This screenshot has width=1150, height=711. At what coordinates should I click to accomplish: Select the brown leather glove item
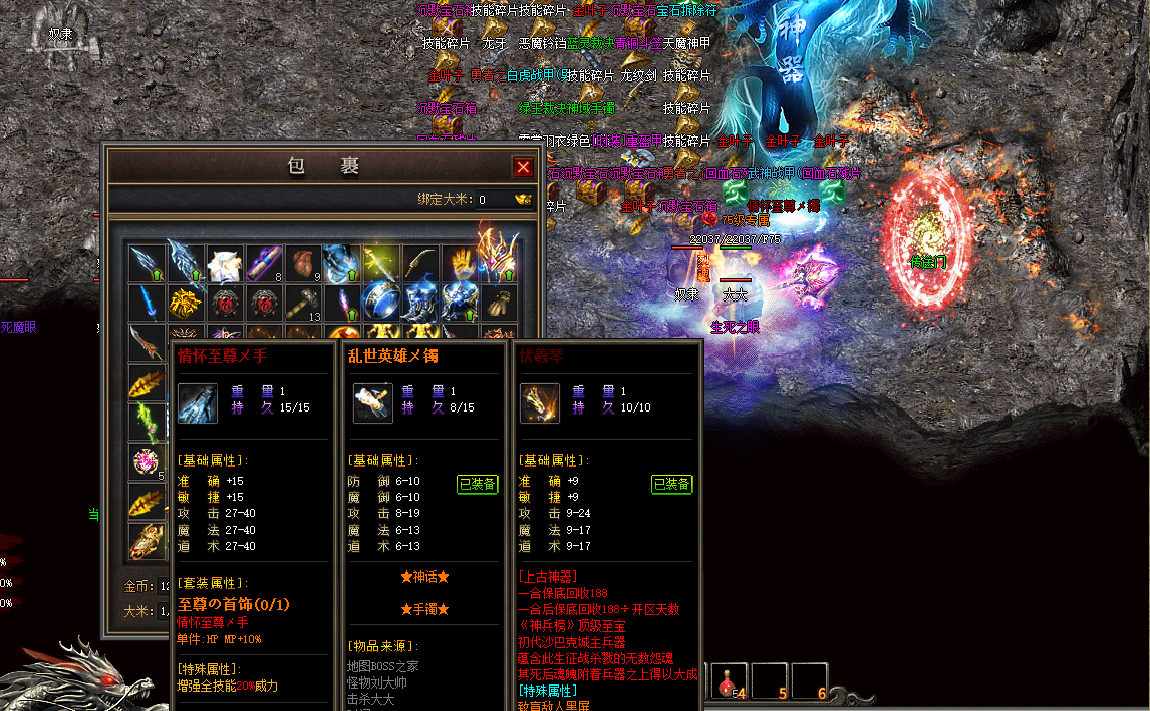pos(499,301)
